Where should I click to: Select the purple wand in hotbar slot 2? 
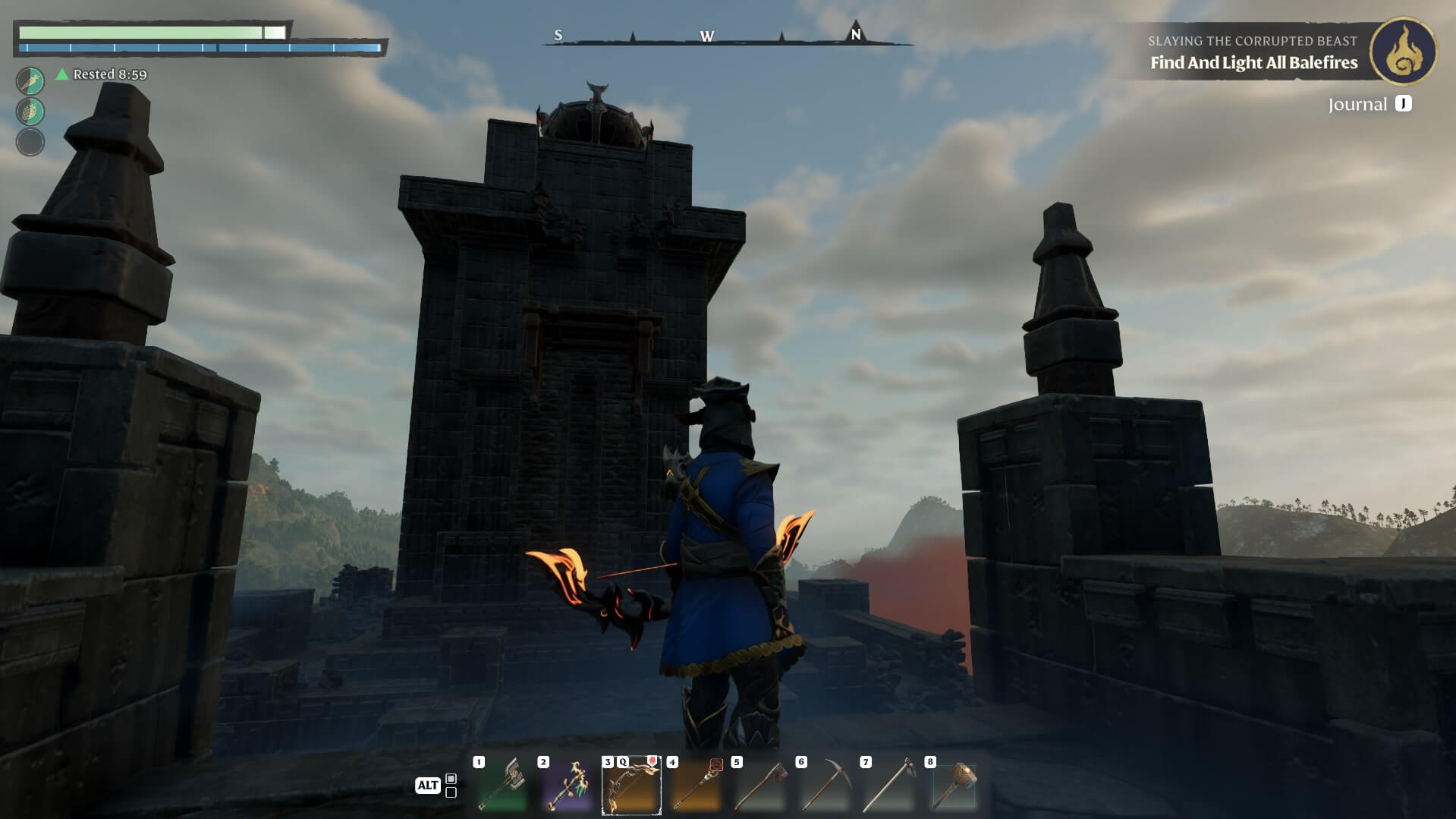[567, 786]
